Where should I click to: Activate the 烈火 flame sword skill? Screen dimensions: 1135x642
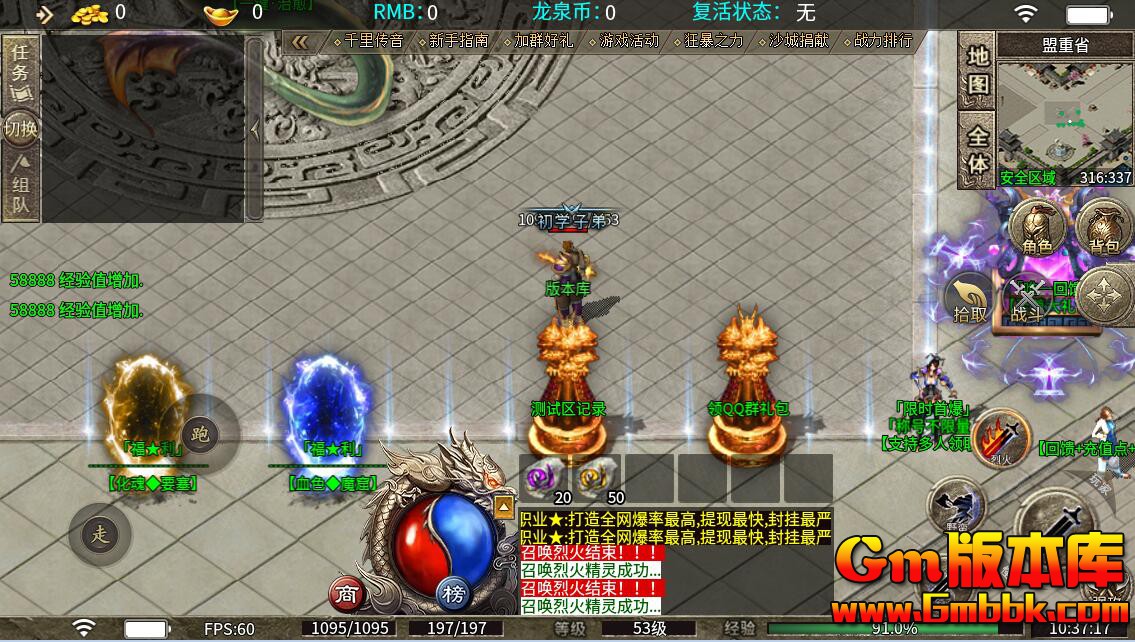coord(1001,437)
